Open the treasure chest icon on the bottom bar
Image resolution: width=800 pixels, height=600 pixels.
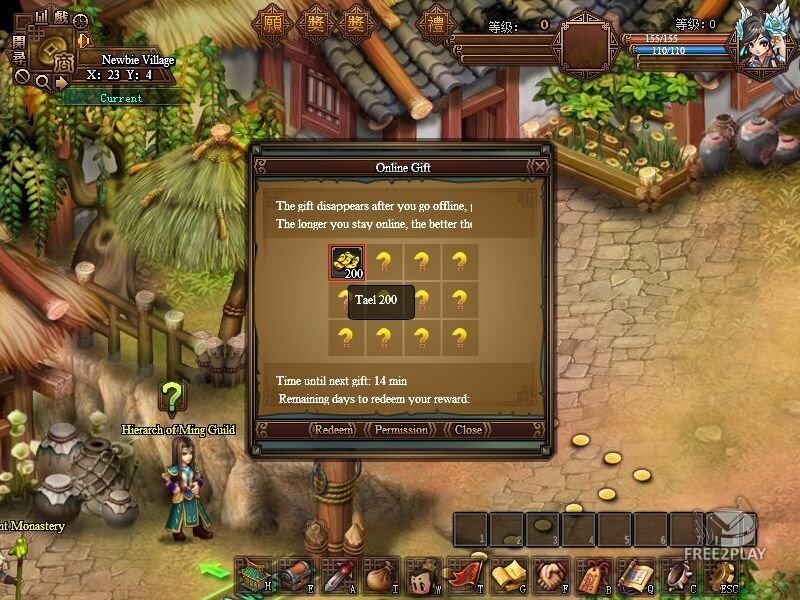coord(297,575)
